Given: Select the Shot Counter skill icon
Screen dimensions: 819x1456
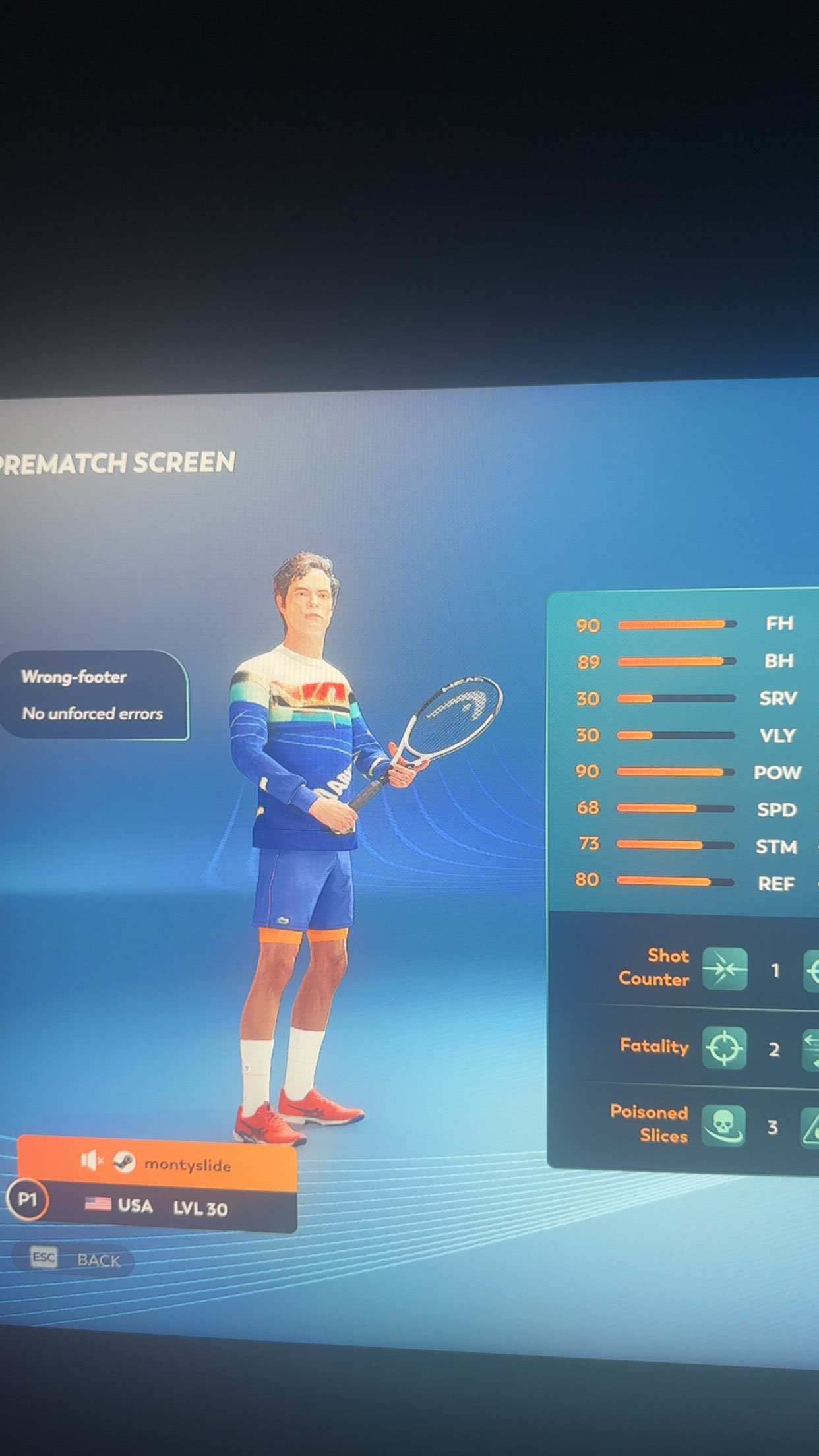Looking at the screenshot, I should click(x=724, y=969).
